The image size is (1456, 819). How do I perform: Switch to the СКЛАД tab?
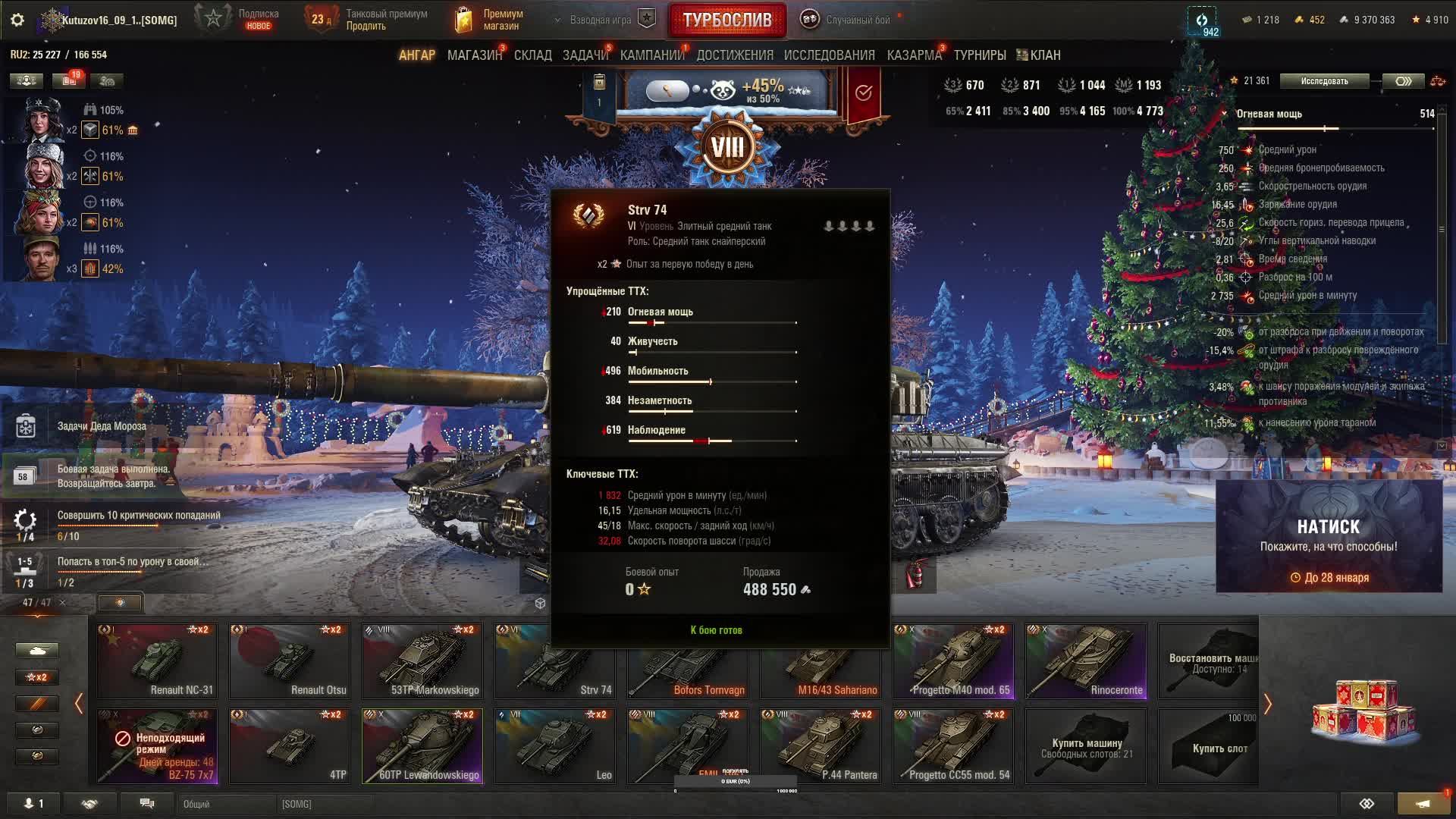coord(532,55)
